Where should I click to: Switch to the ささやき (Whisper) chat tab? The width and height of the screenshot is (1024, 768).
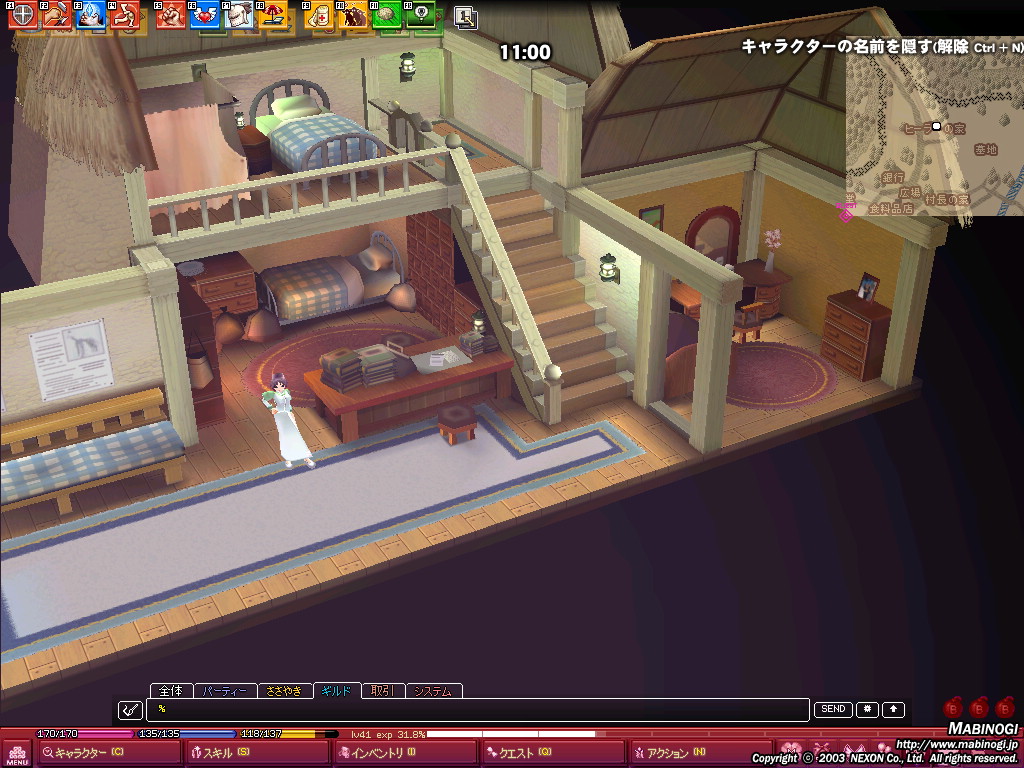284,691
